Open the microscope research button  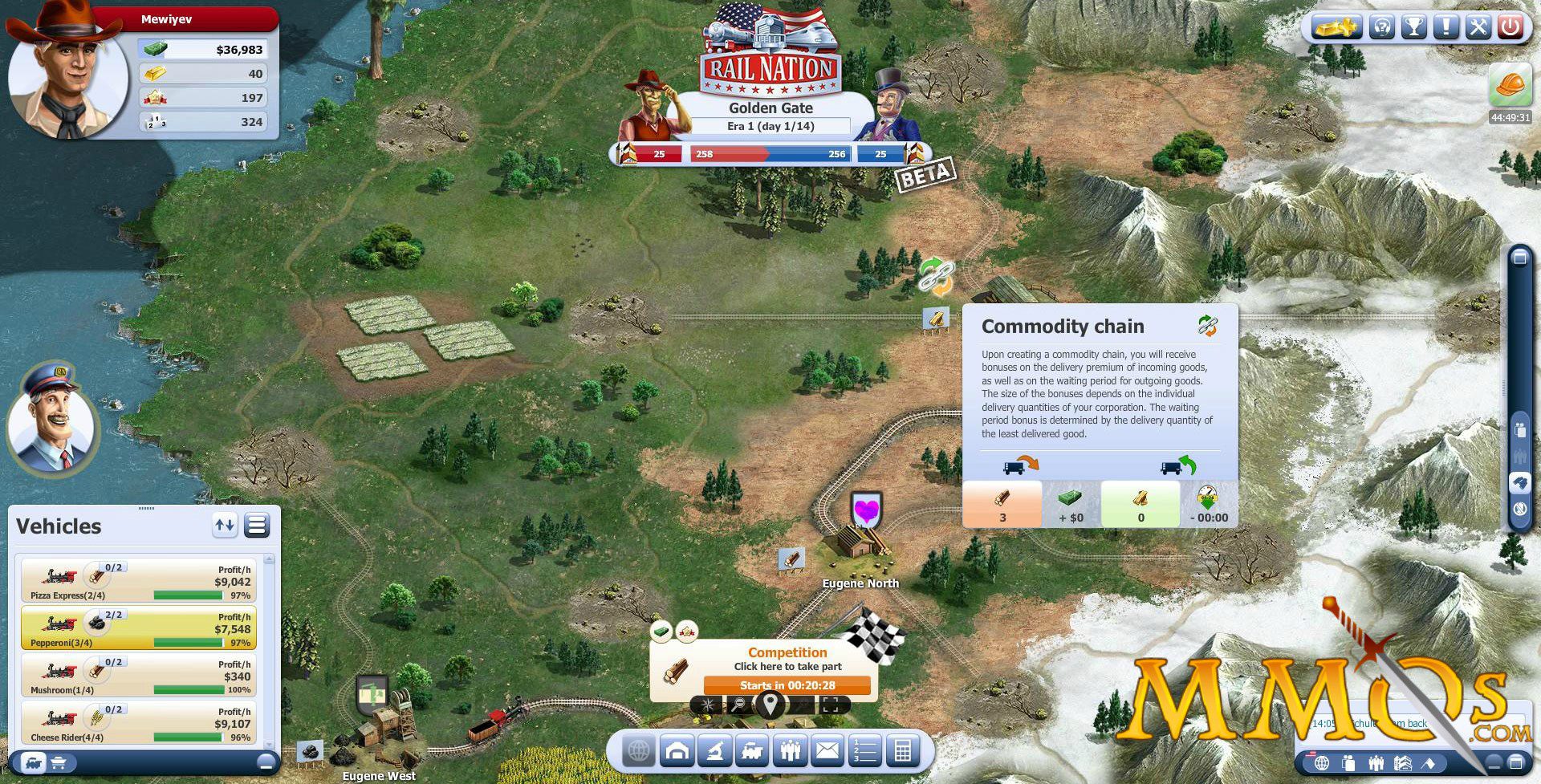[x=714, y=751]
